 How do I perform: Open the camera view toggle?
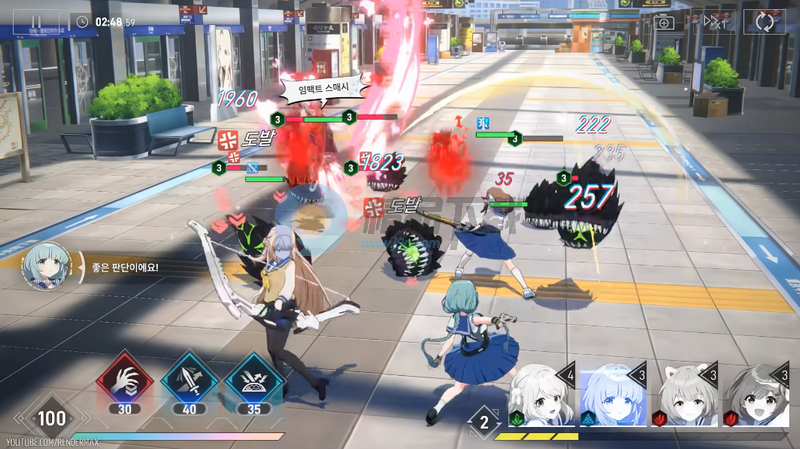[664, 21]
